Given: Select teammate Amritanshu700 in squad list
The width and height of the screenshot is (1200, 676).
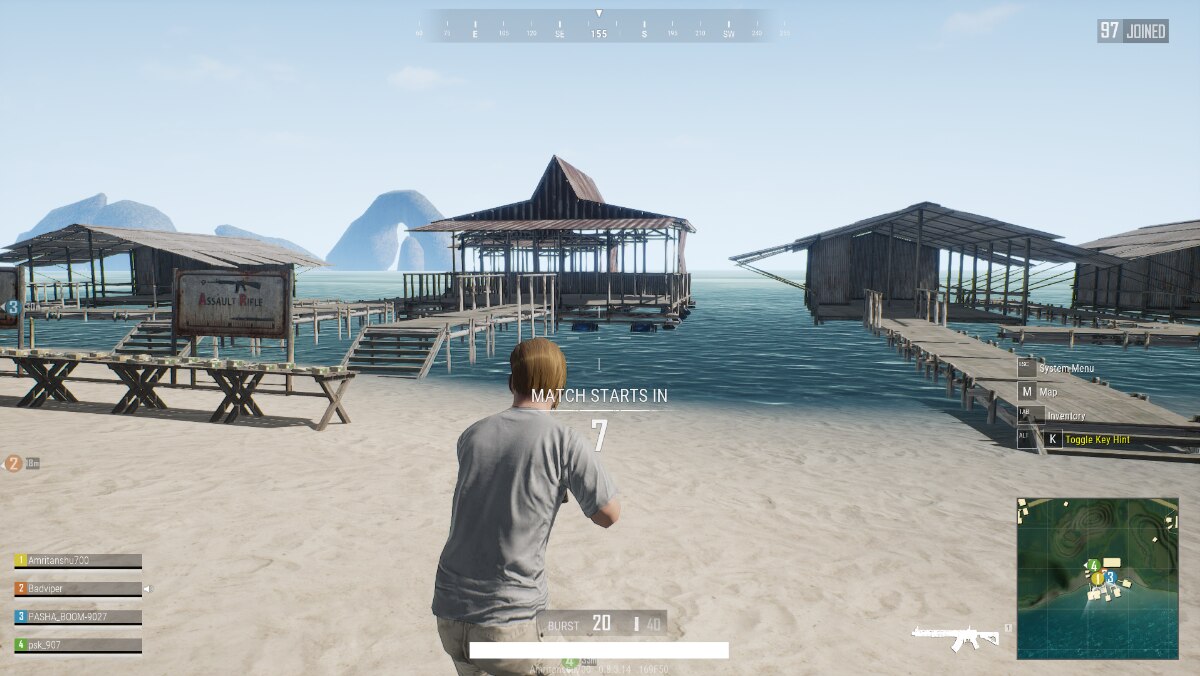Looking at the screenshot, I should pyautogui.click(x=77, y=561).
